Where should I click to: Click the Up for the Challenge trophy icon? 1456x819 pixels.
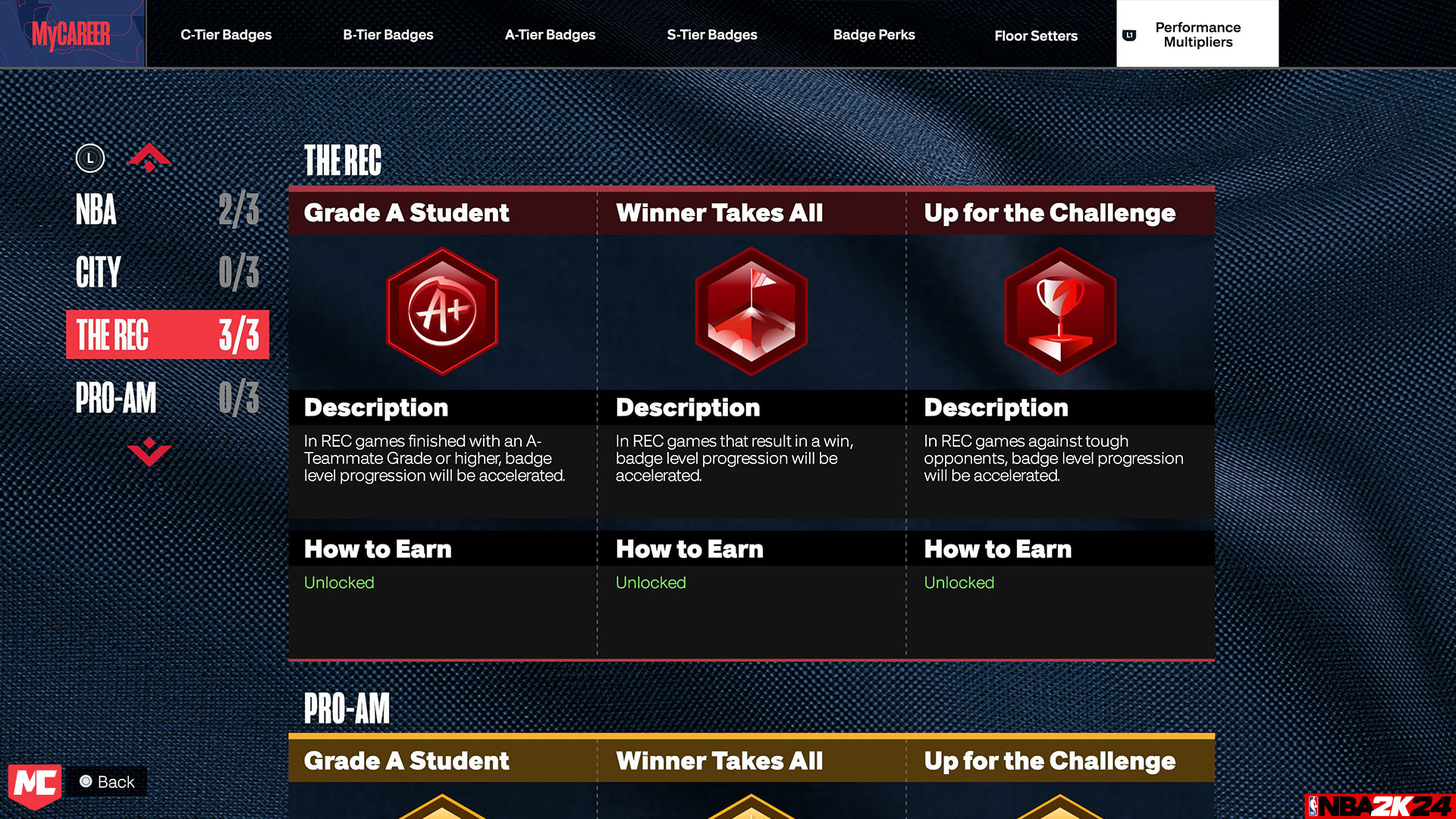[1059, 311]
